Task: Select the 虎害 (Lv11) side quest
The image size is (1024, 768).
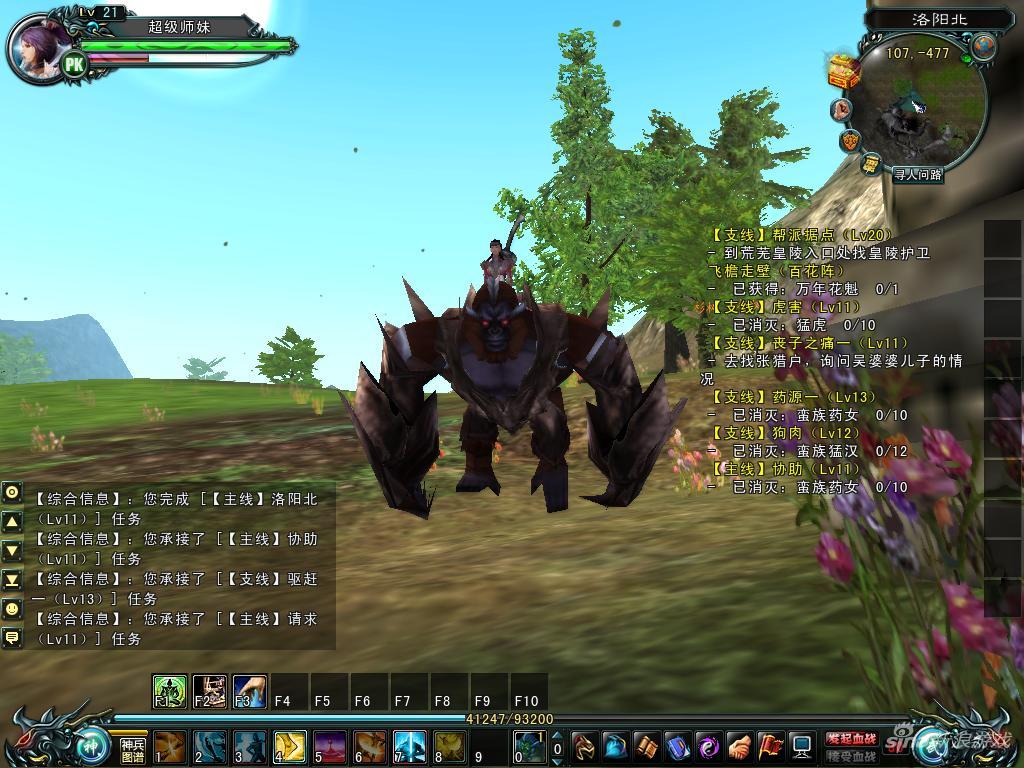Action: (x=787, y=307)
